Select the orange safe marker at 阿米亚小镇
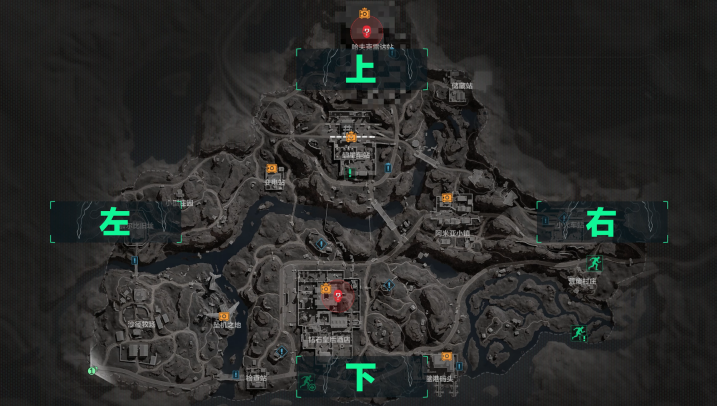This screenshot has height=406, width=717. click(x=446, y=199)
